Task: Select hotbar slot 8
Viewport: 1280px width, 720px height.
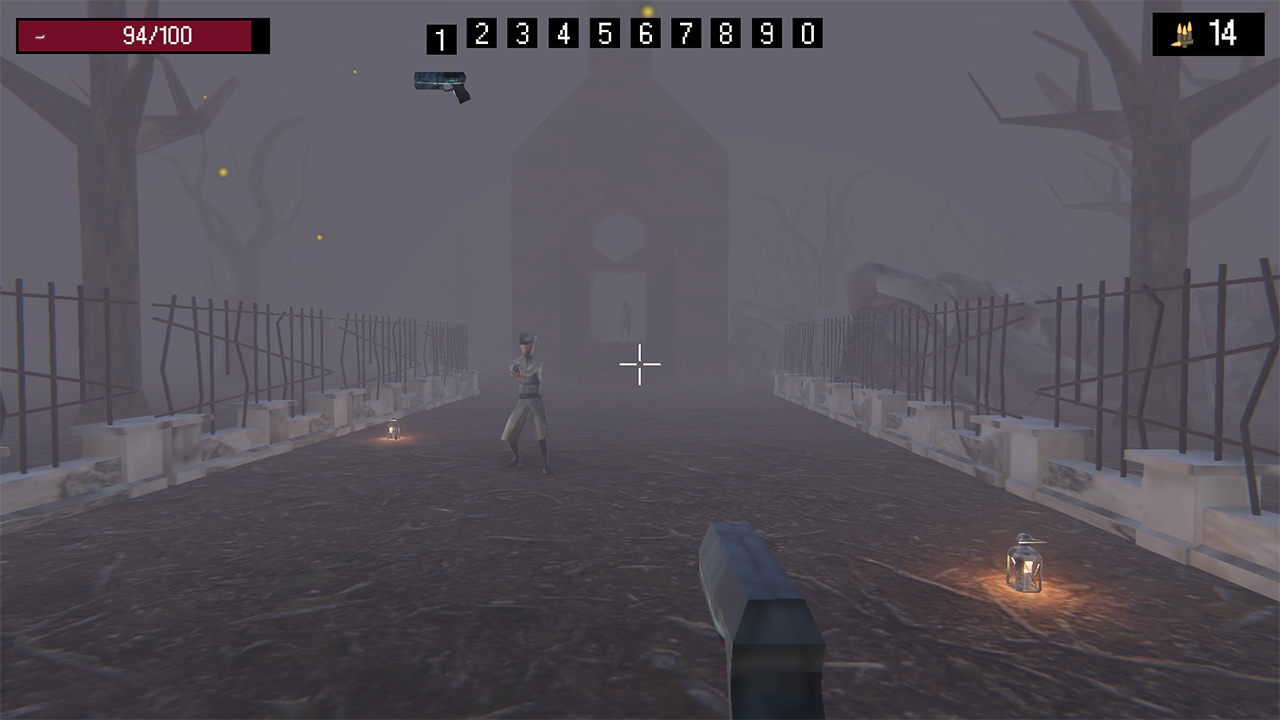Action: click(726, 33)
